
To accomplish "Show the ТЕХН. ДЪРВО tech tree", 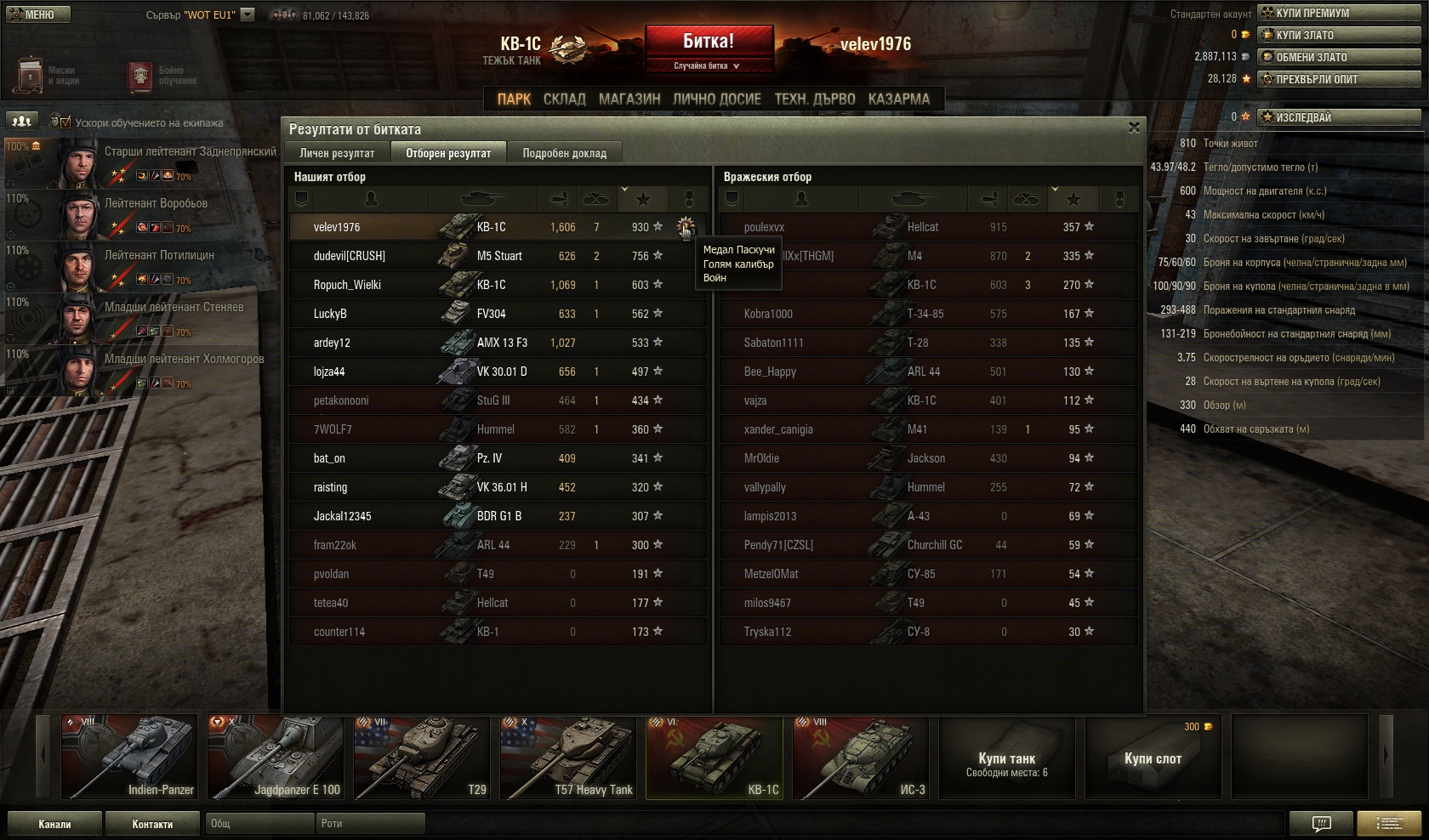I will [814, 99].
